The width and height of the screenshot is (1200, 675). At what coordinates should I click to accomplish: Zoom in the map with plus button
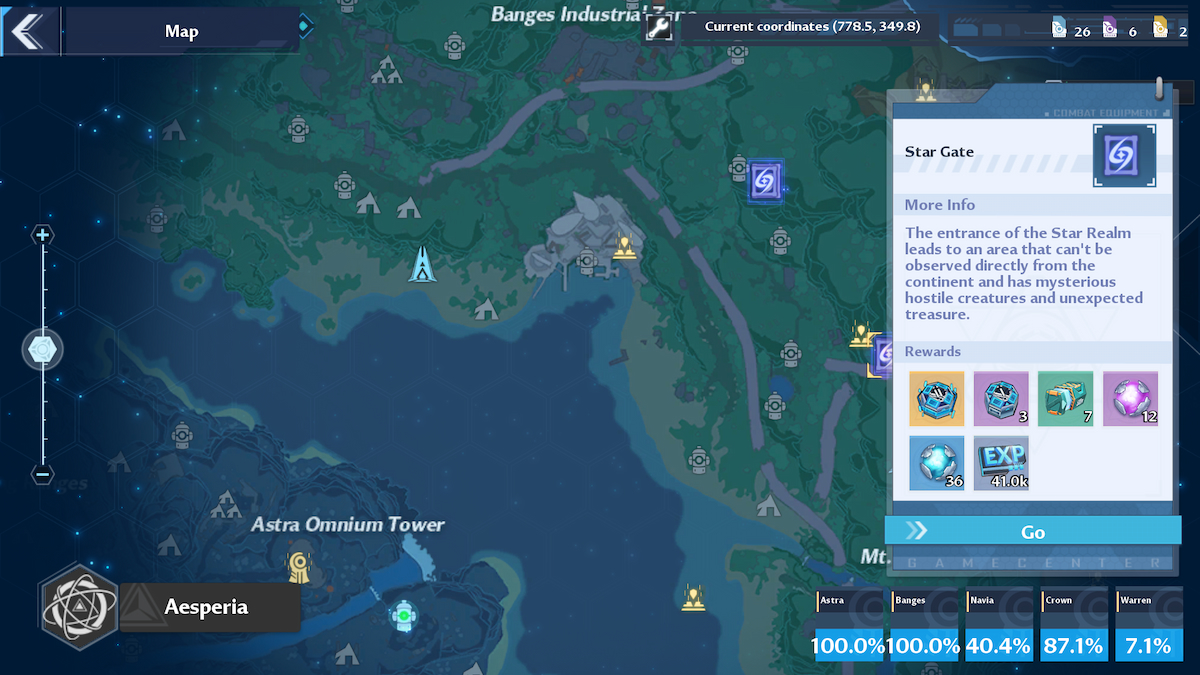pos(42,236)
